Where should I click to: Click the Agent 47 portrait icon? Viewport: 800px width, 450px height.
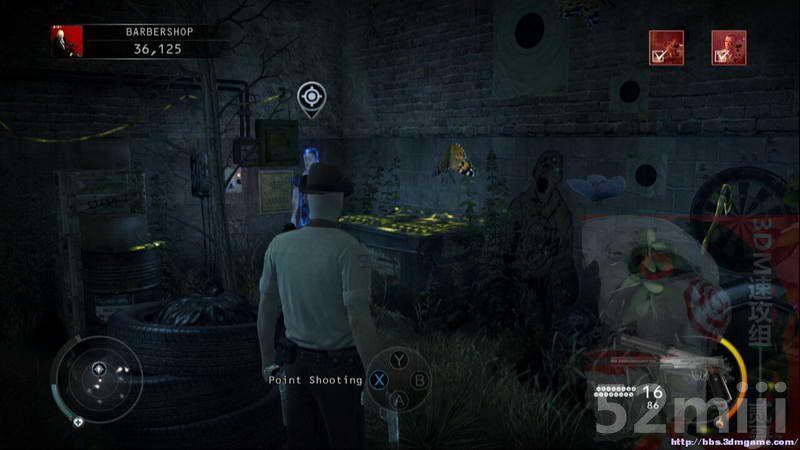tap(67, 41)
